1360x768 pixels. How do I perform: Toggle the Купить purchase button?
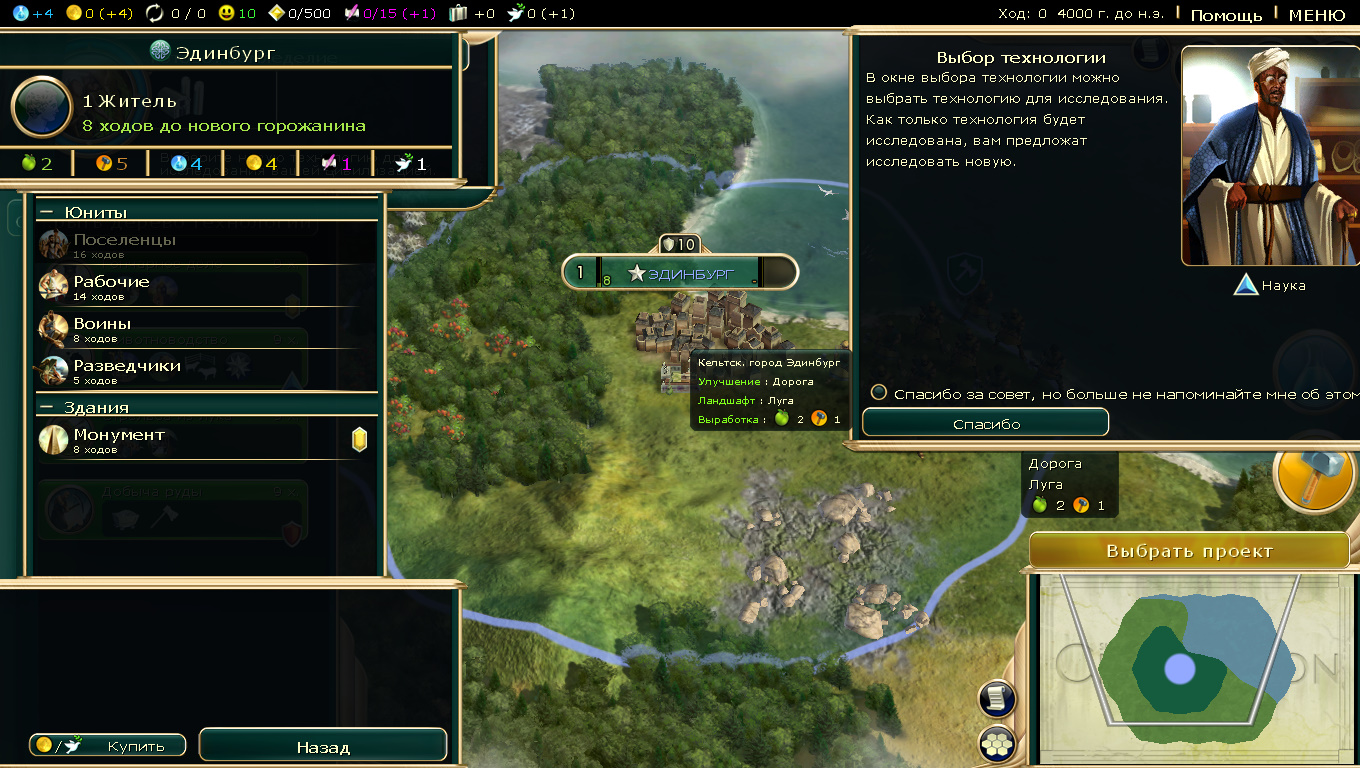108,746
